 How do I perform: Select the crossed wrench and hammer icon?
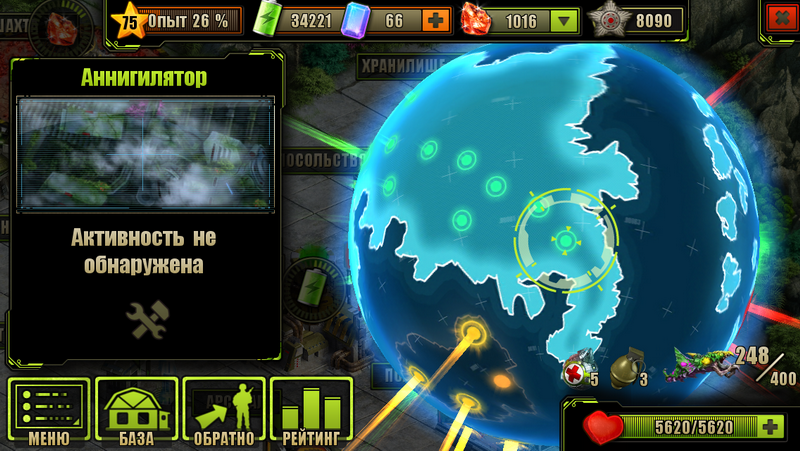[145, 319]
